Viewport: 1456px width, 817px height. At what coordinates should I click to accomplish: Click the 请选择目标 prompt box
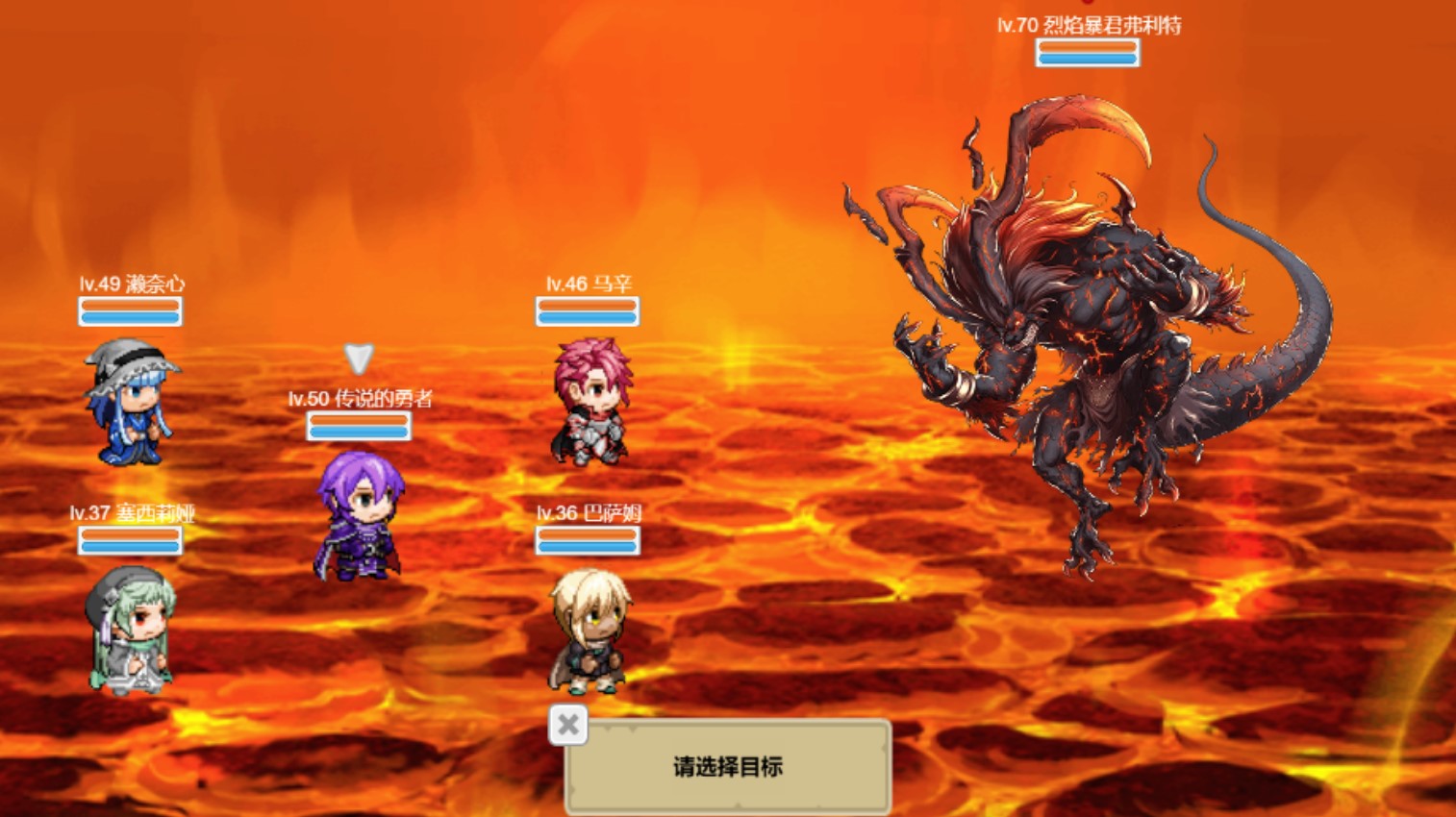point(728,767)
